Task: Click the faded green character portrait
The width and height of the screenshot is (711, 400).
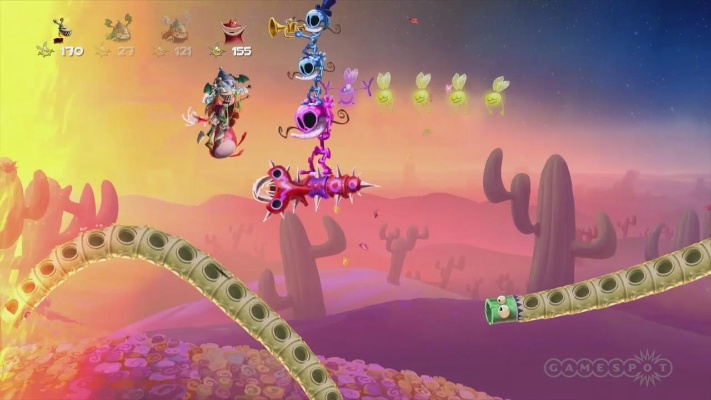Action: tap(119, 28)
